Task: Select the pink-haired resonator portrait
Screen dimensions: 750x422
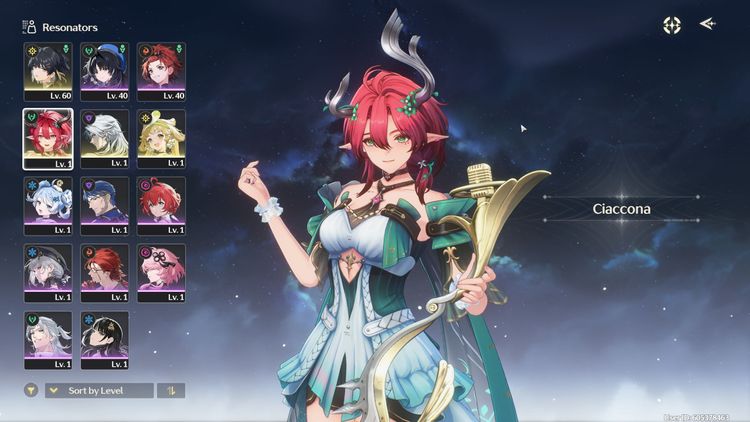Action: 161,272
